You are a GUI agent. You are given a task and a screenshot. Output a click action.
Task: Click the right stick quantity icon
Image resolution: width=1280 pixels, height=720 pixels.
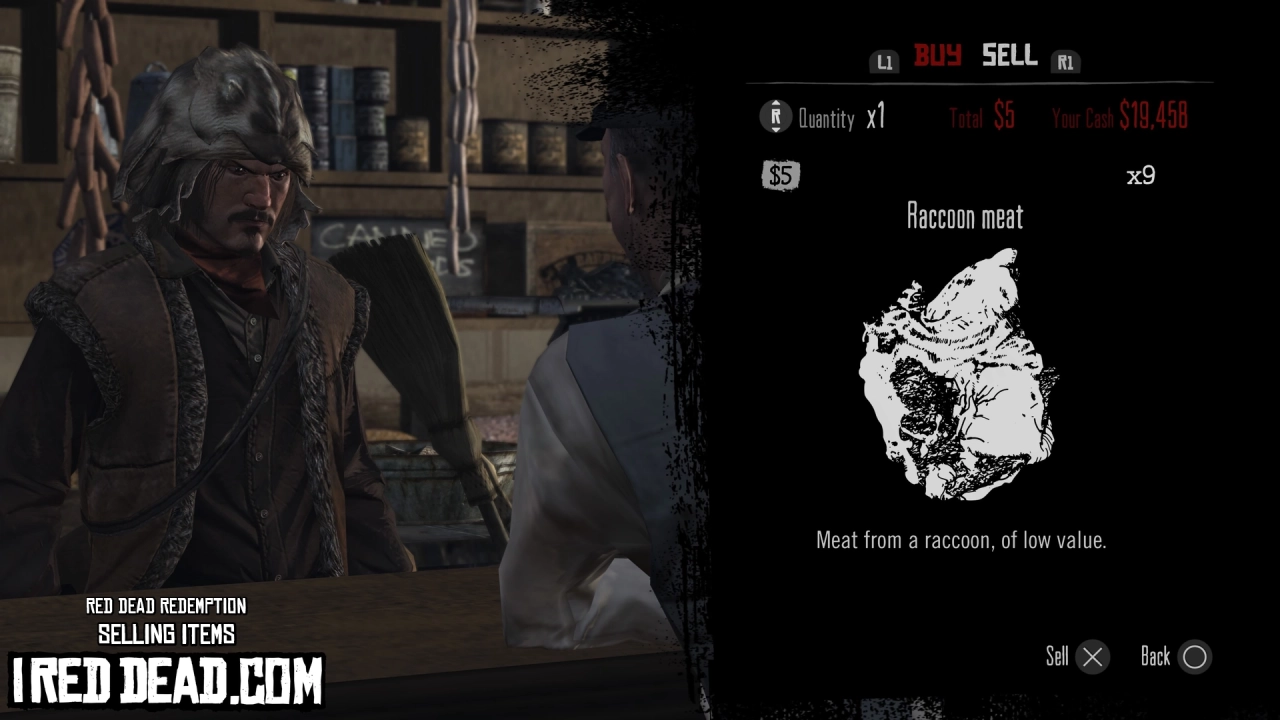[775, 117]
